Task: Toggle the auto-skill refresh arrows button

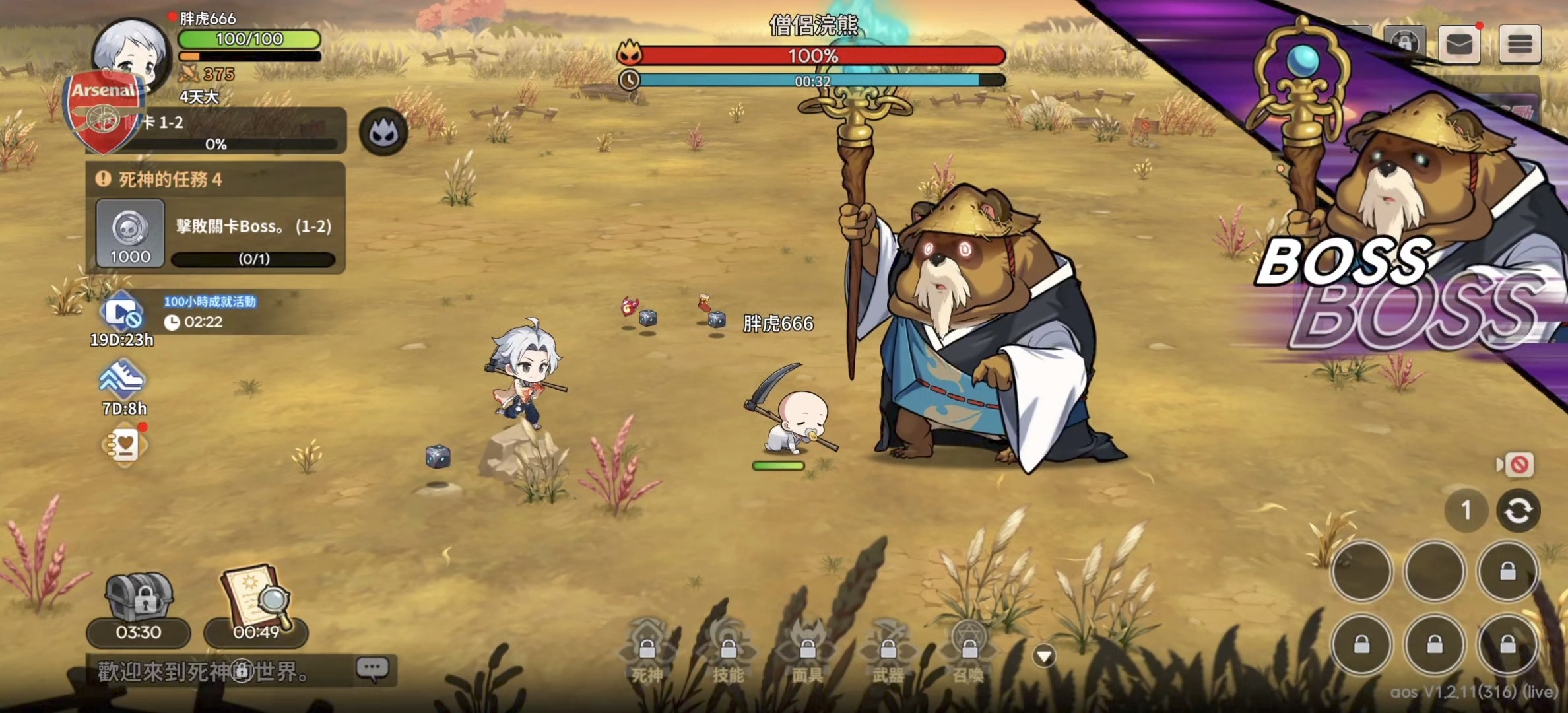Action: tap(1518, 510)
